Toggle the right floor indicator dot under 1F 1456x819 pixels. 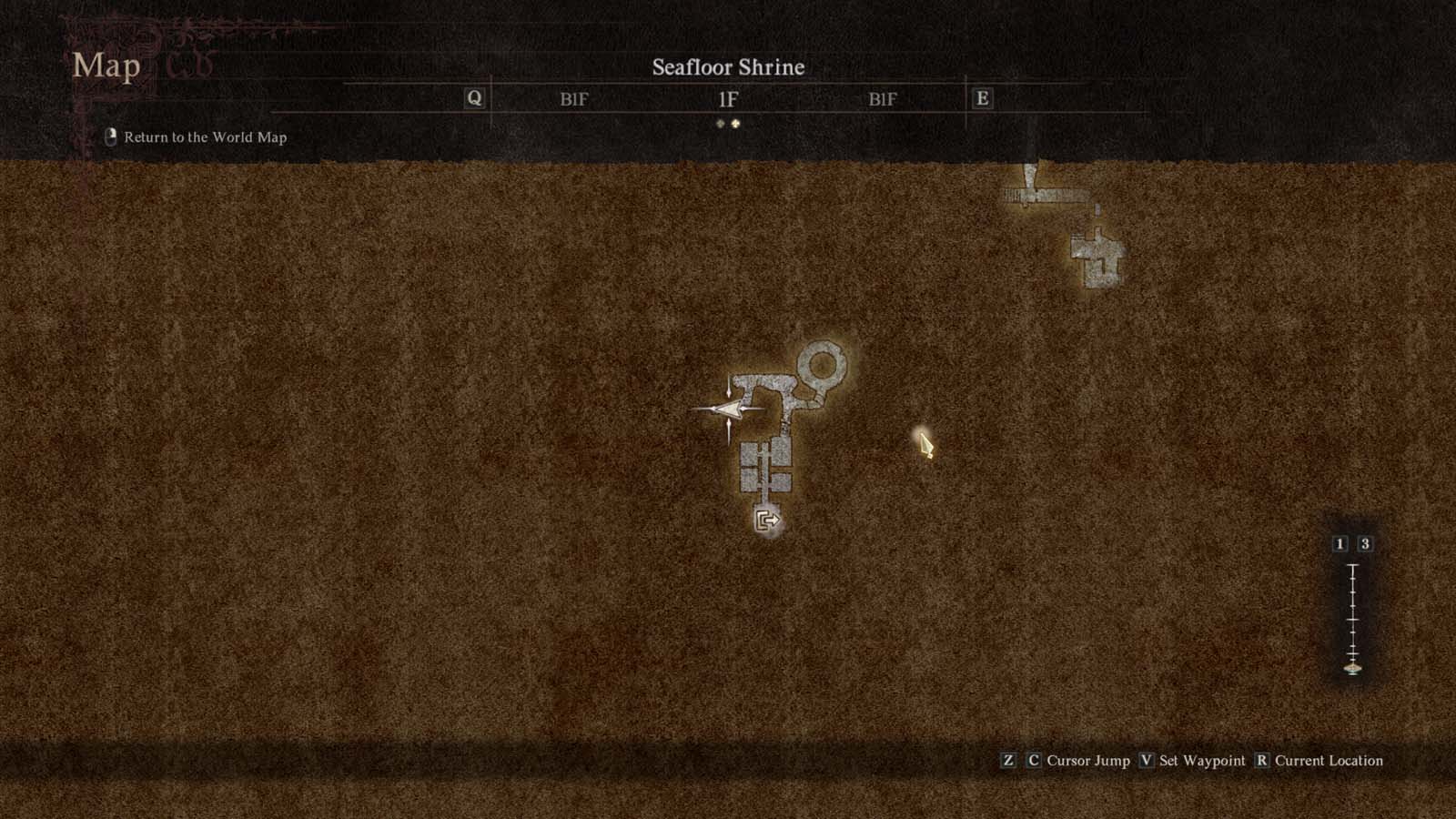(x=733, y=123)
